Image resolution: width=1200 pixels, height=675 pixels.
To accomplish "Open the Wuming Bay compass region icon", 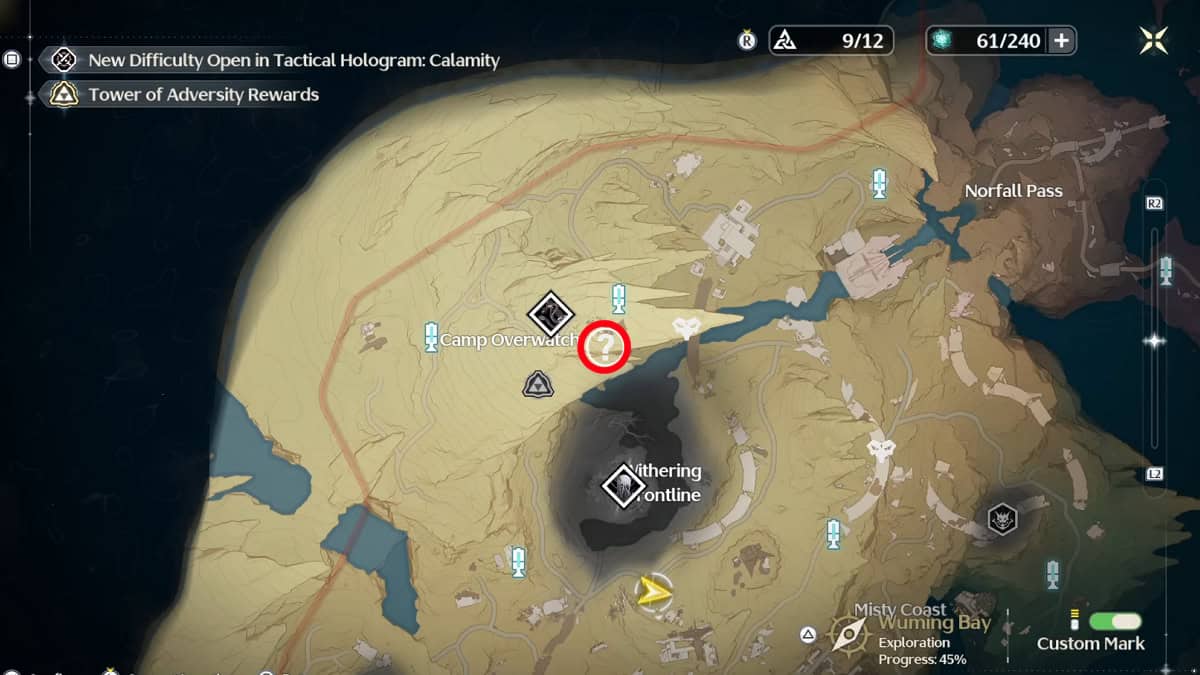I will coord(849,632).
